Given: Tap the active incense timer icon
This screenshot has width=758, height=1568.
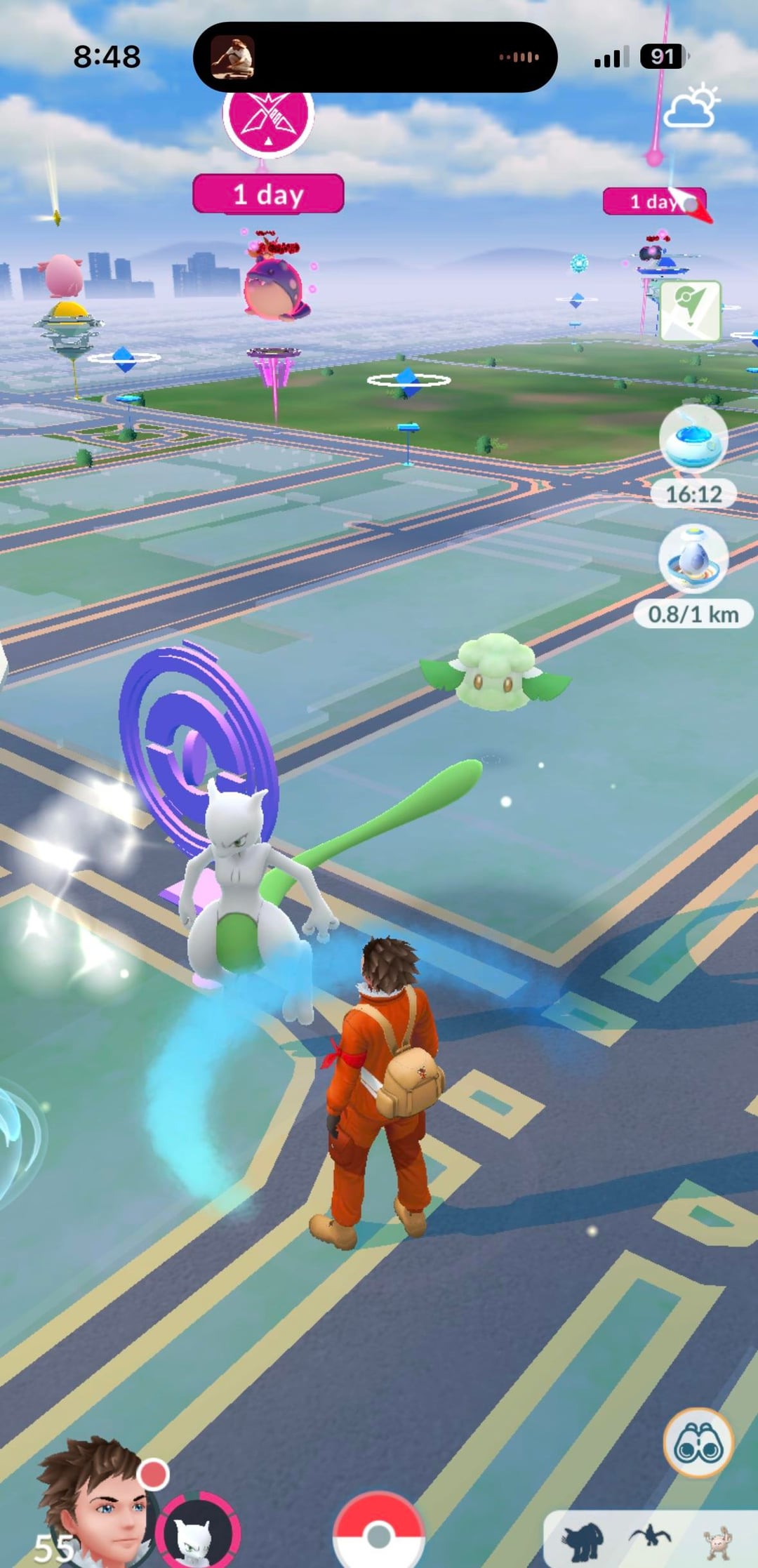Looking at the screenshot, I should point(693,440).
